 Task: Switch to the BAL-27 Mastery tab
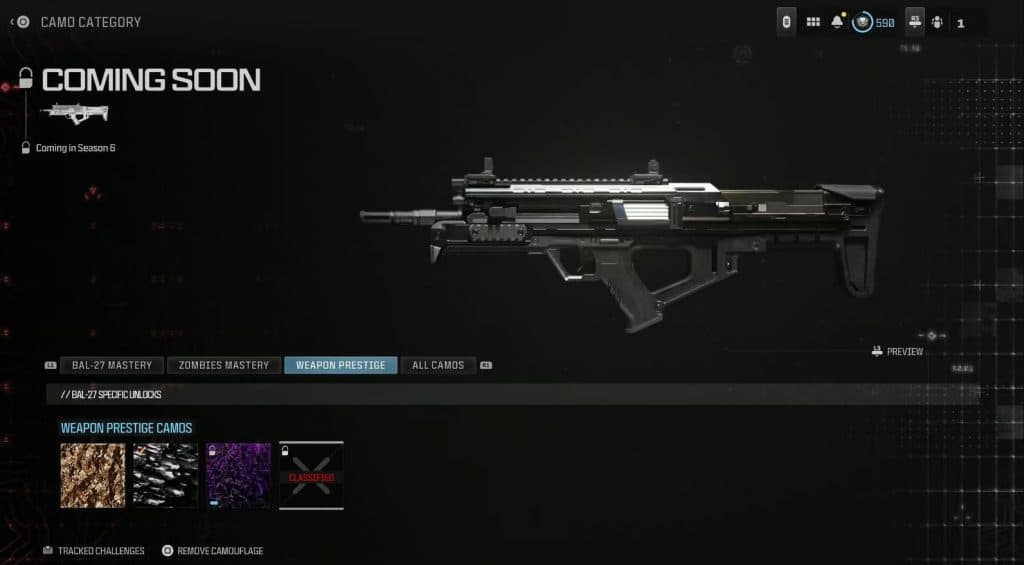[x=110, y=365]
